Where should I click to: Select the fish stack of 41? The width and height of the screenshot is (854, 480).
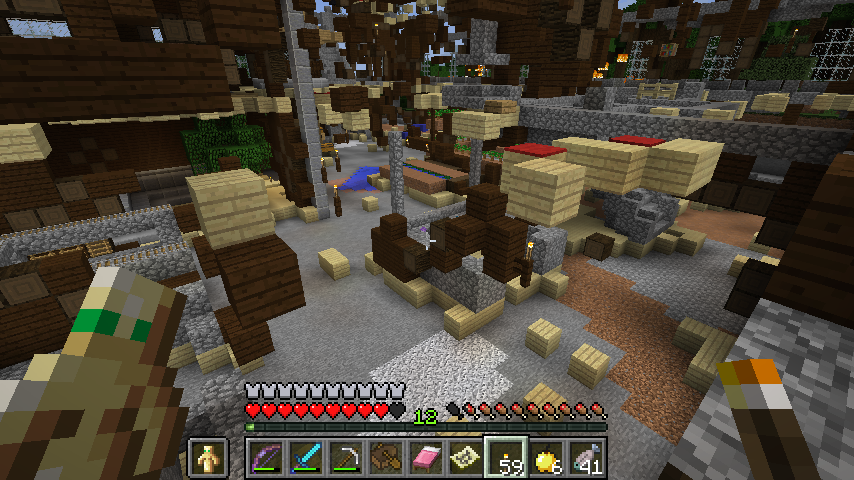click(586, 459)
